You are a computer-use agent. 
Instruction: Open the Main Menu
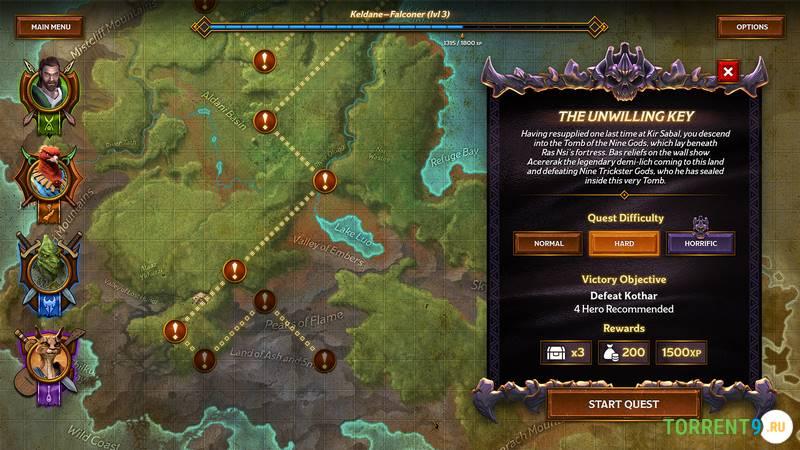[49, 27]
